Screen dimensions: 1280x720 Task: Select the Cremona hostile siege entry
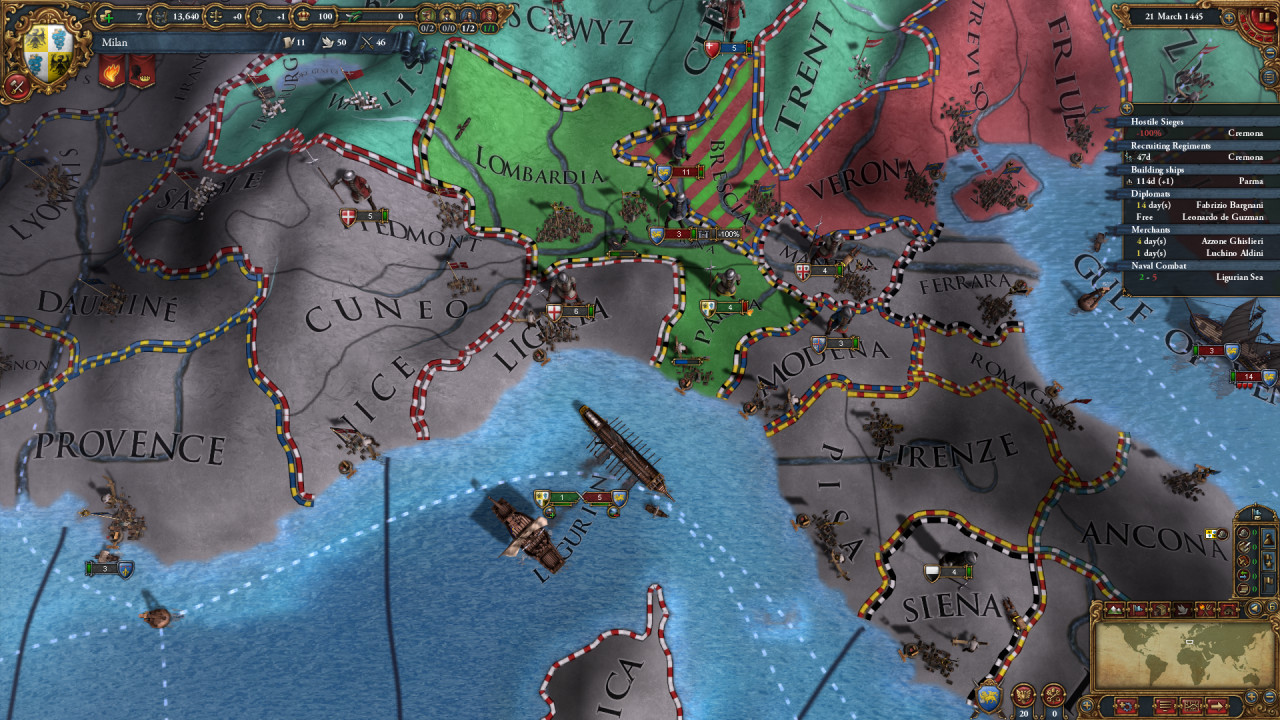pyautogui.click(x=1197, y=133)
